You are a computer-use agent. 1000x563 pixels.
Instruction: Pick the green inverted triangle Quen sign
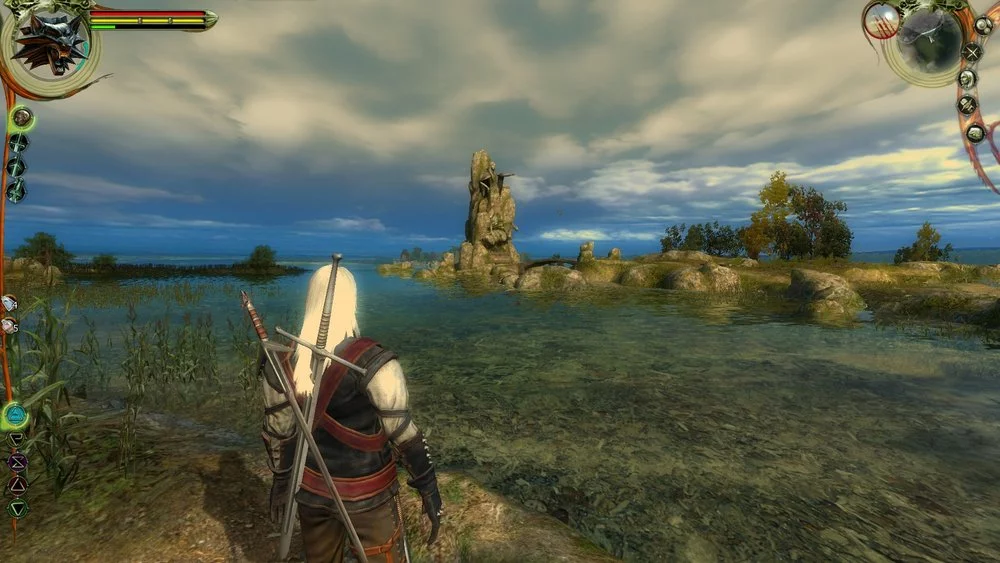17,508
